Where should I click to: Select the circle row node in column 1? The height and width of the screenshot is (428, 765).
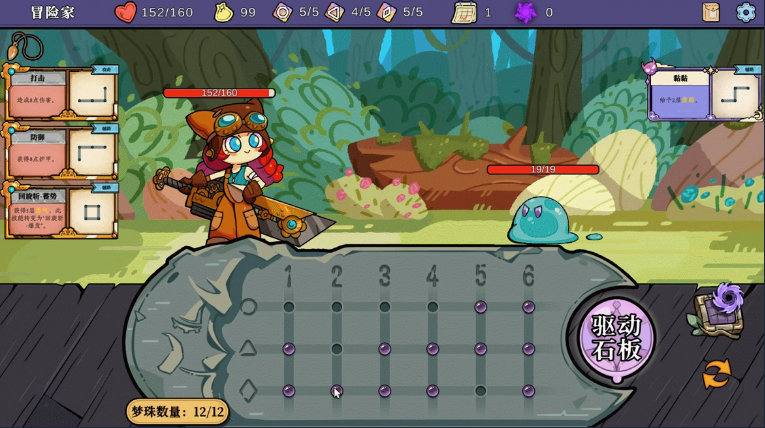[x=289, y=307]
